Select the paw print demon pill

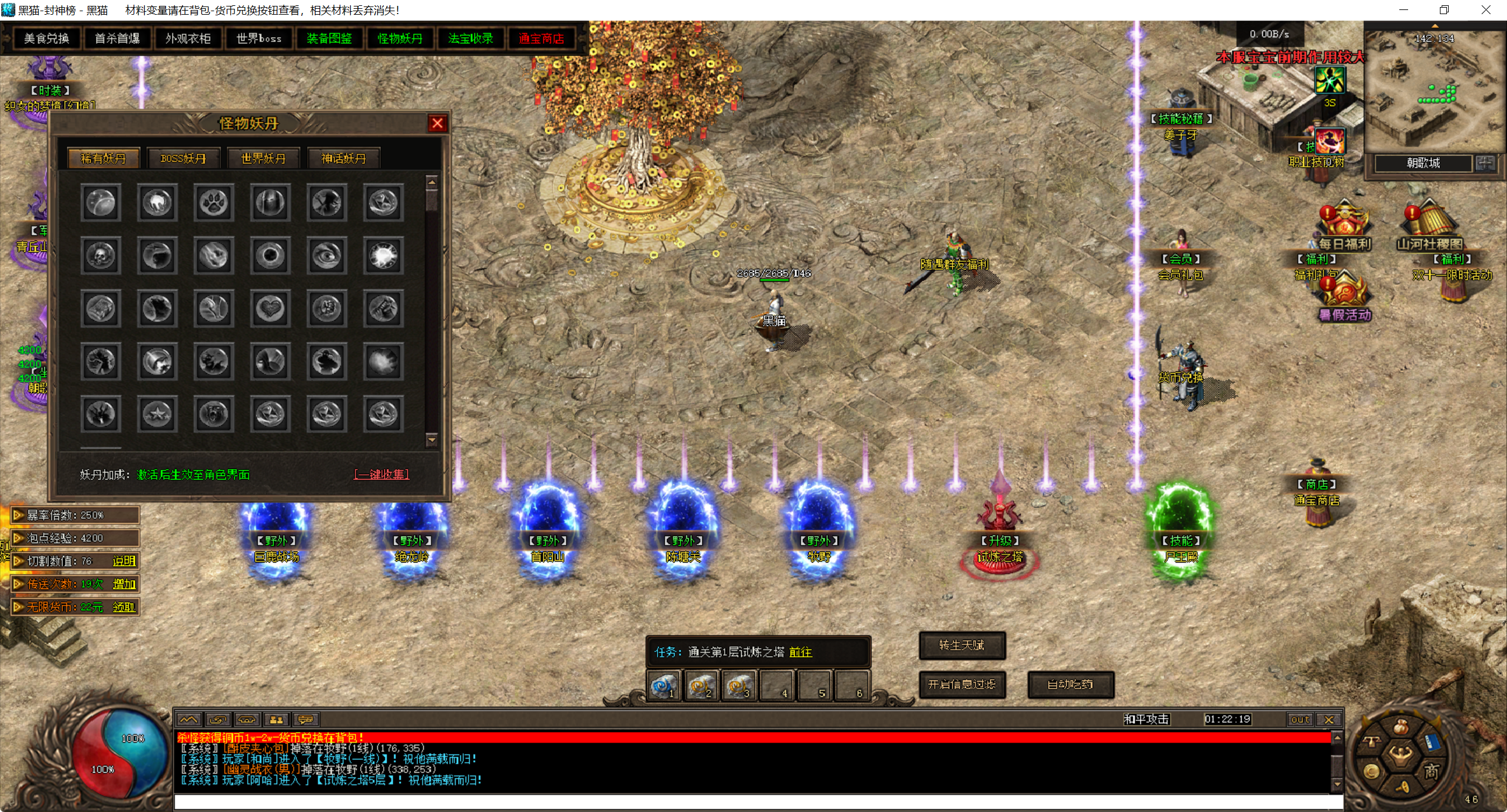[214, 203]
